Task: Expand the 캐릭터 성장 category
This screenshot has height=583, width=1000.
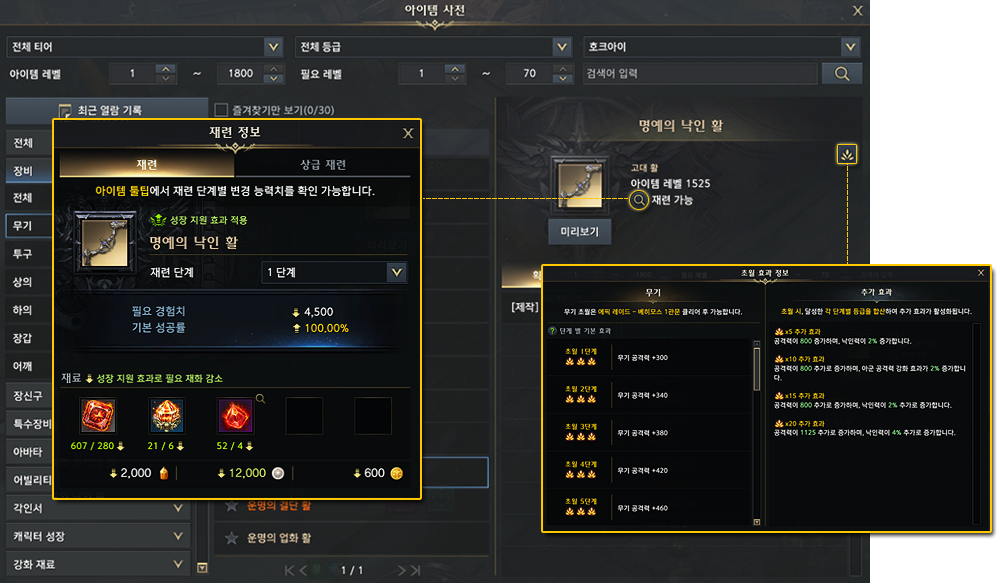Action: (x=98, y=536)
